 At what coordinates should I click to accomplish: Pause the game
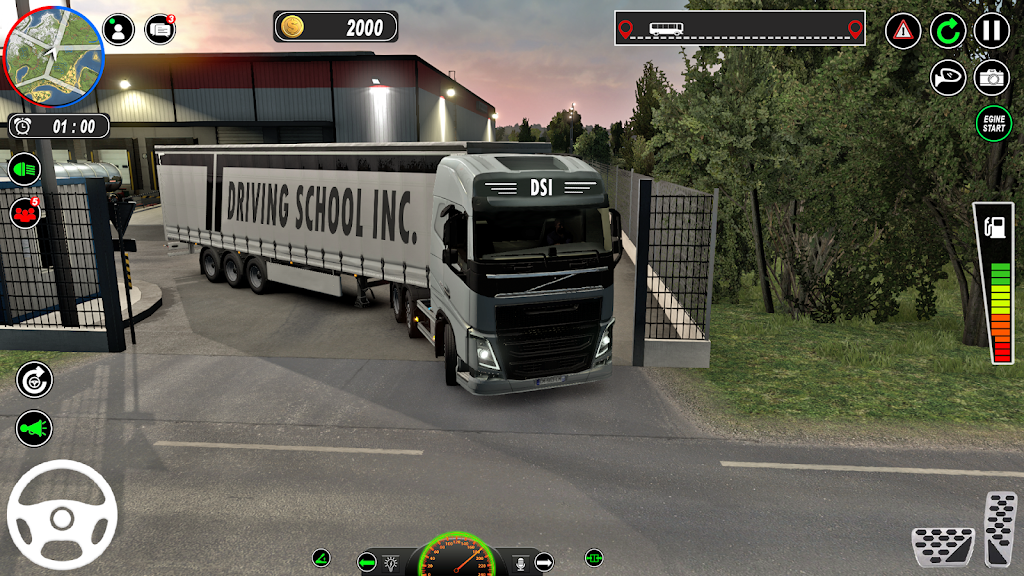(991, 30)
